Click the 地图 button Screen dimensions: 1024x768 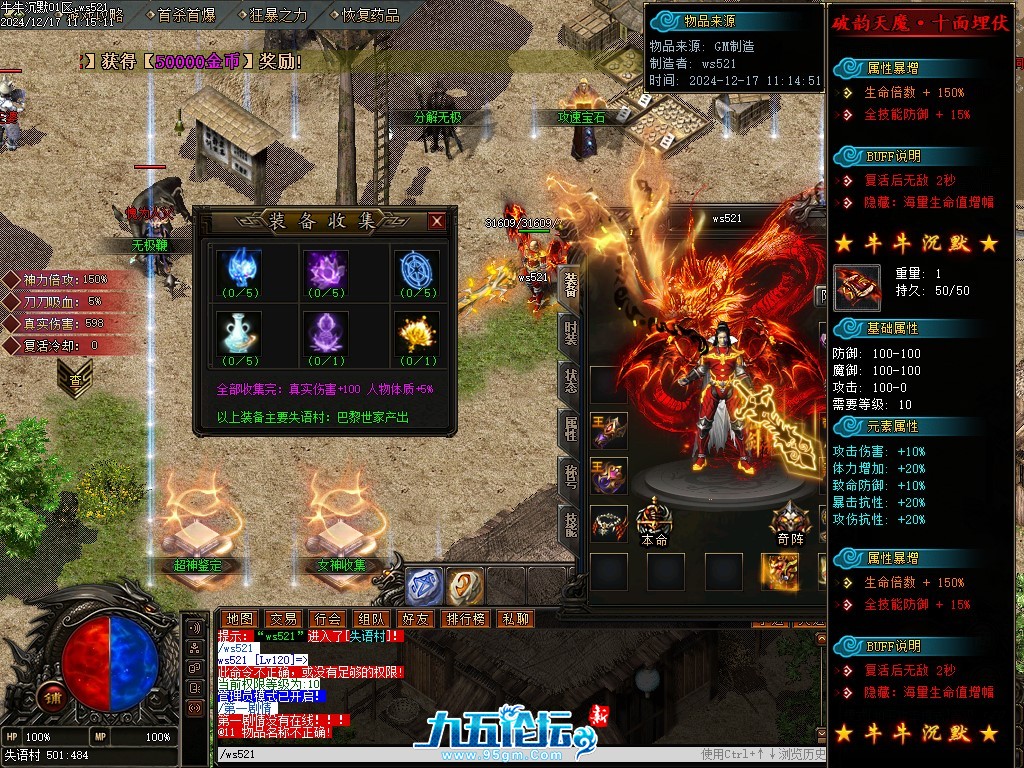click(x=238, y=619)
